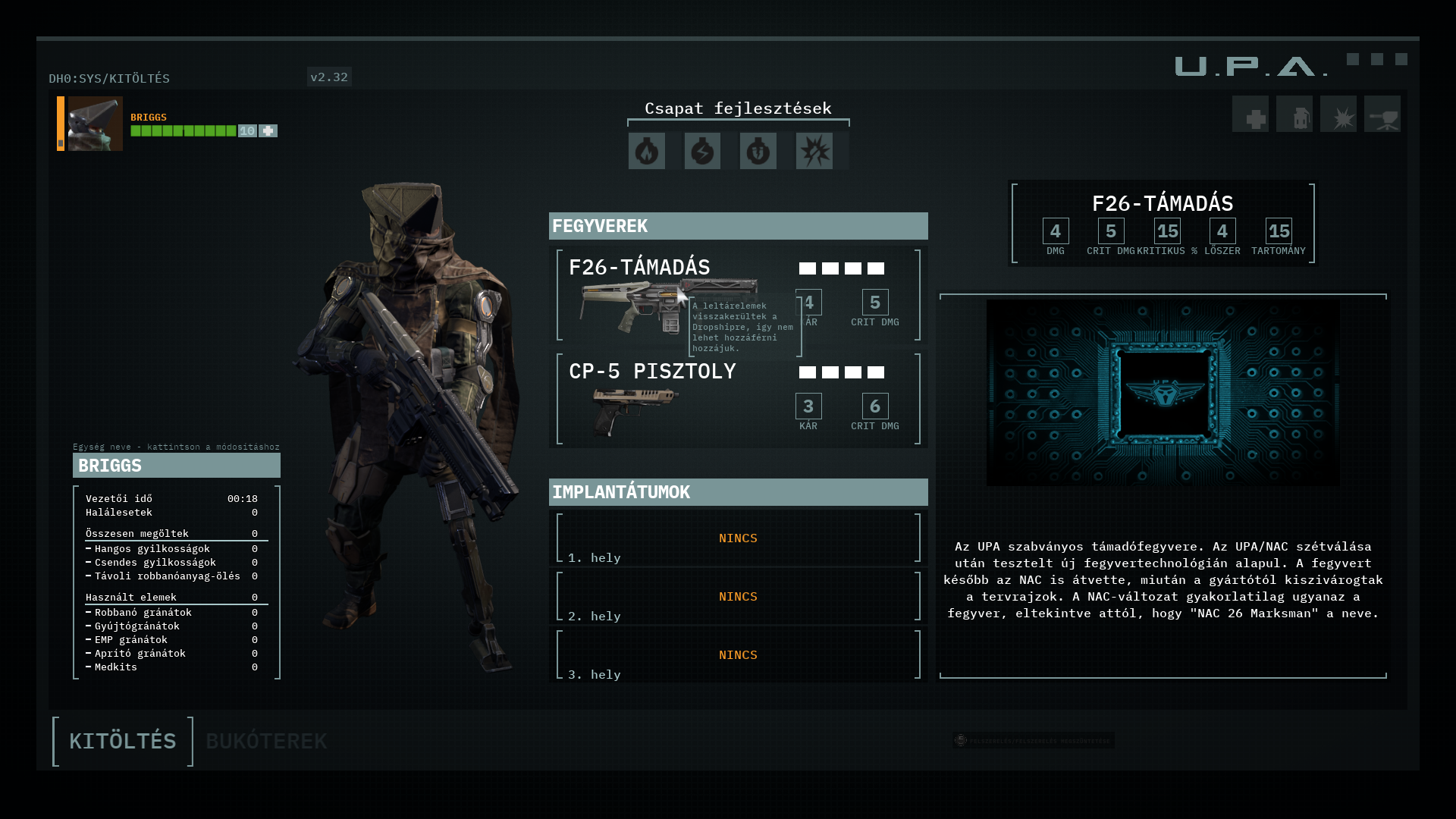Open implant slot 3. hely
Image resolution: width=1456 pixels, height=819 pixels.
(738, 655)
